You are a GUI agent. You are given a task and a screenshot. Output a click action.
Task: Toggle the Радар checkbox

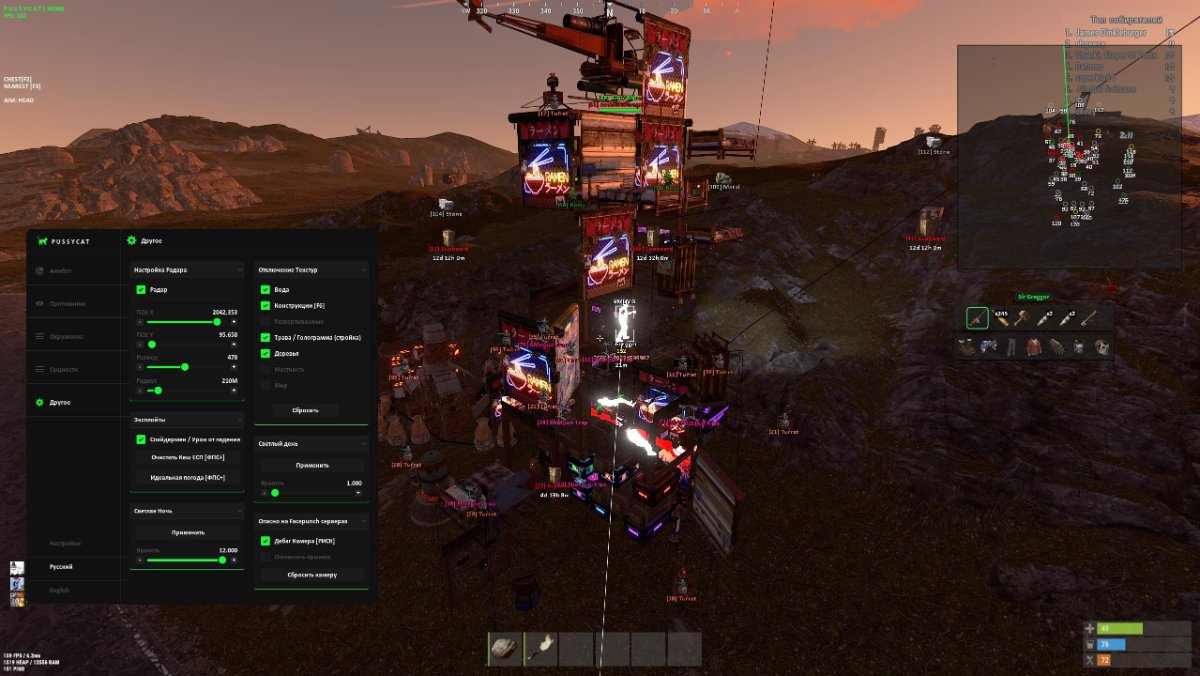pyautogui.click(x=141, y=290)
